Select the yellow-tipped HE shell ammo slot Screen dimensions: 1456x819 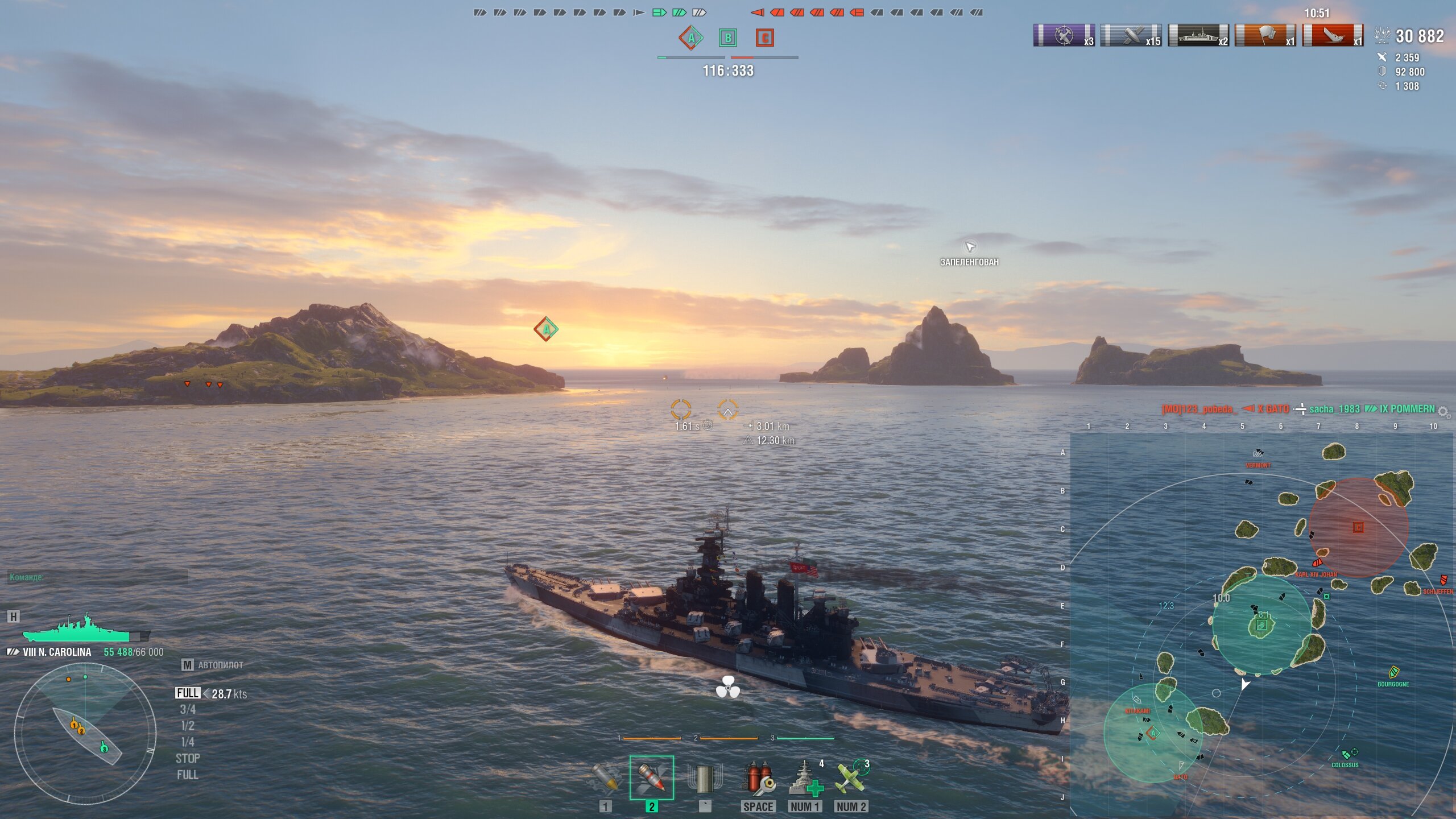point(605,779)
